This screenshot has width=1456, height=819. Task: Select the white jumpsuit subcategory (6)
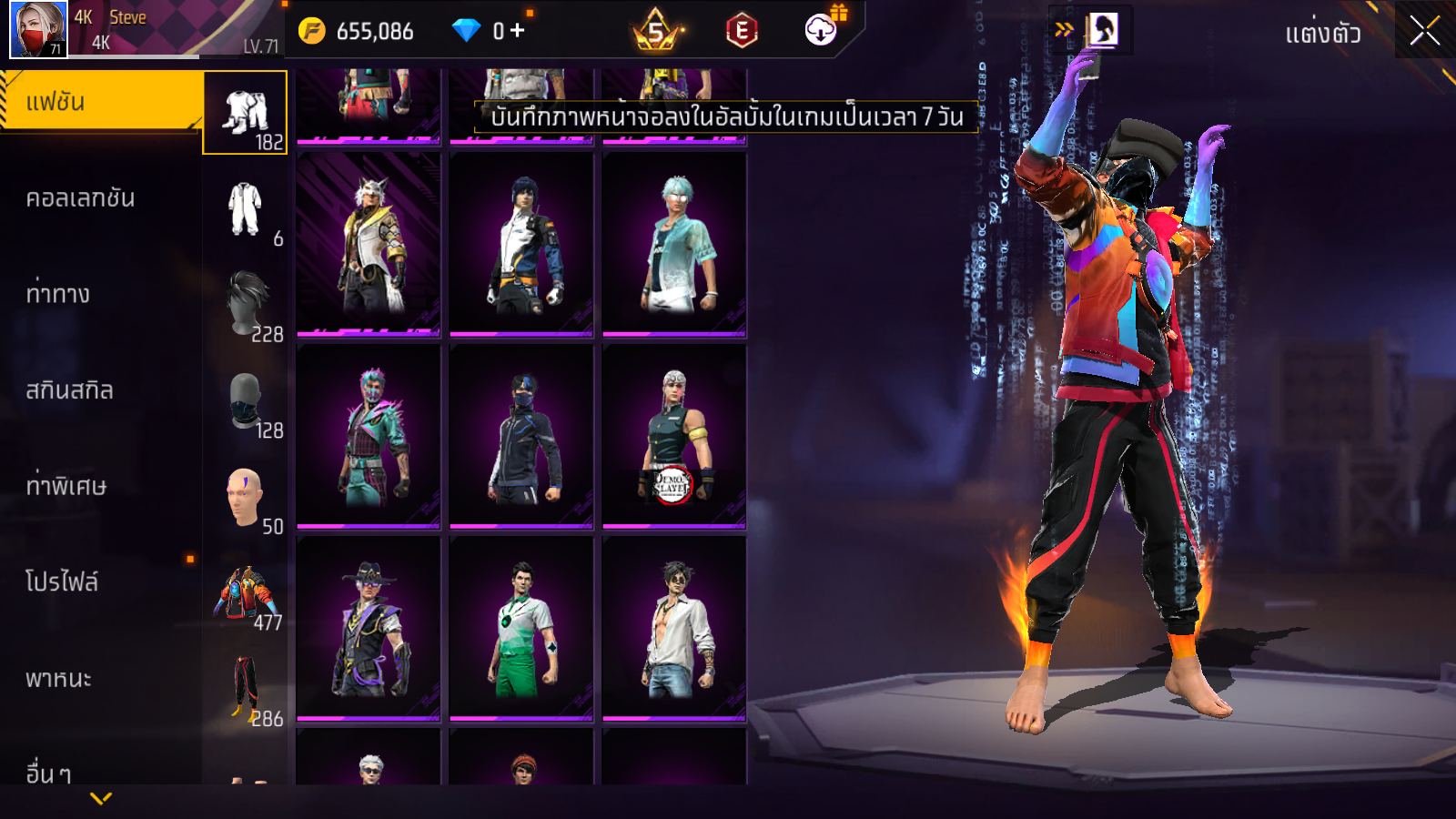(246, 209)
